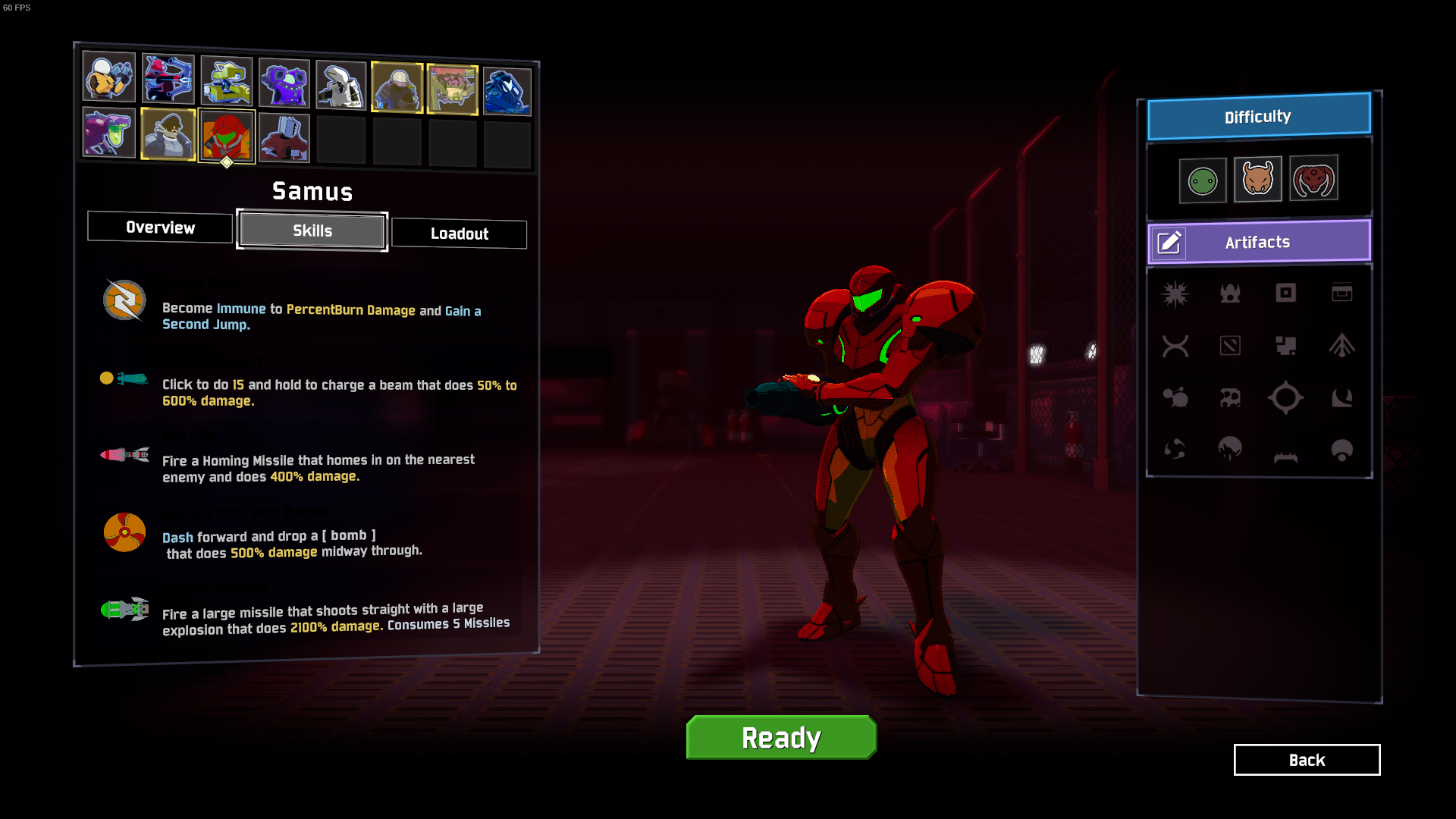Screen dimensions: 1456x819
Task: Click the Super Missile skill icon
Action: (124, 610)
